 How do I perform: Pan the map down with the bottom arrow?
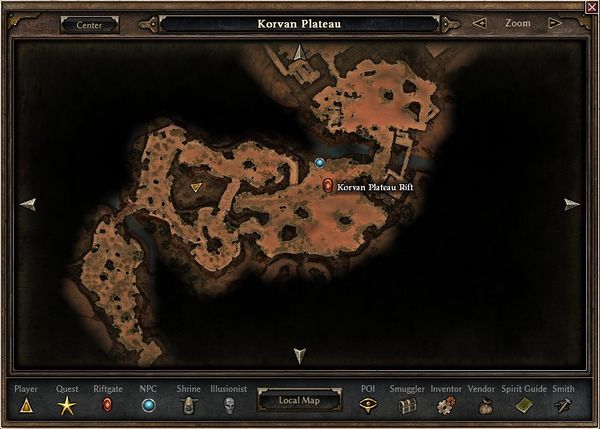(x=299, y=355)
